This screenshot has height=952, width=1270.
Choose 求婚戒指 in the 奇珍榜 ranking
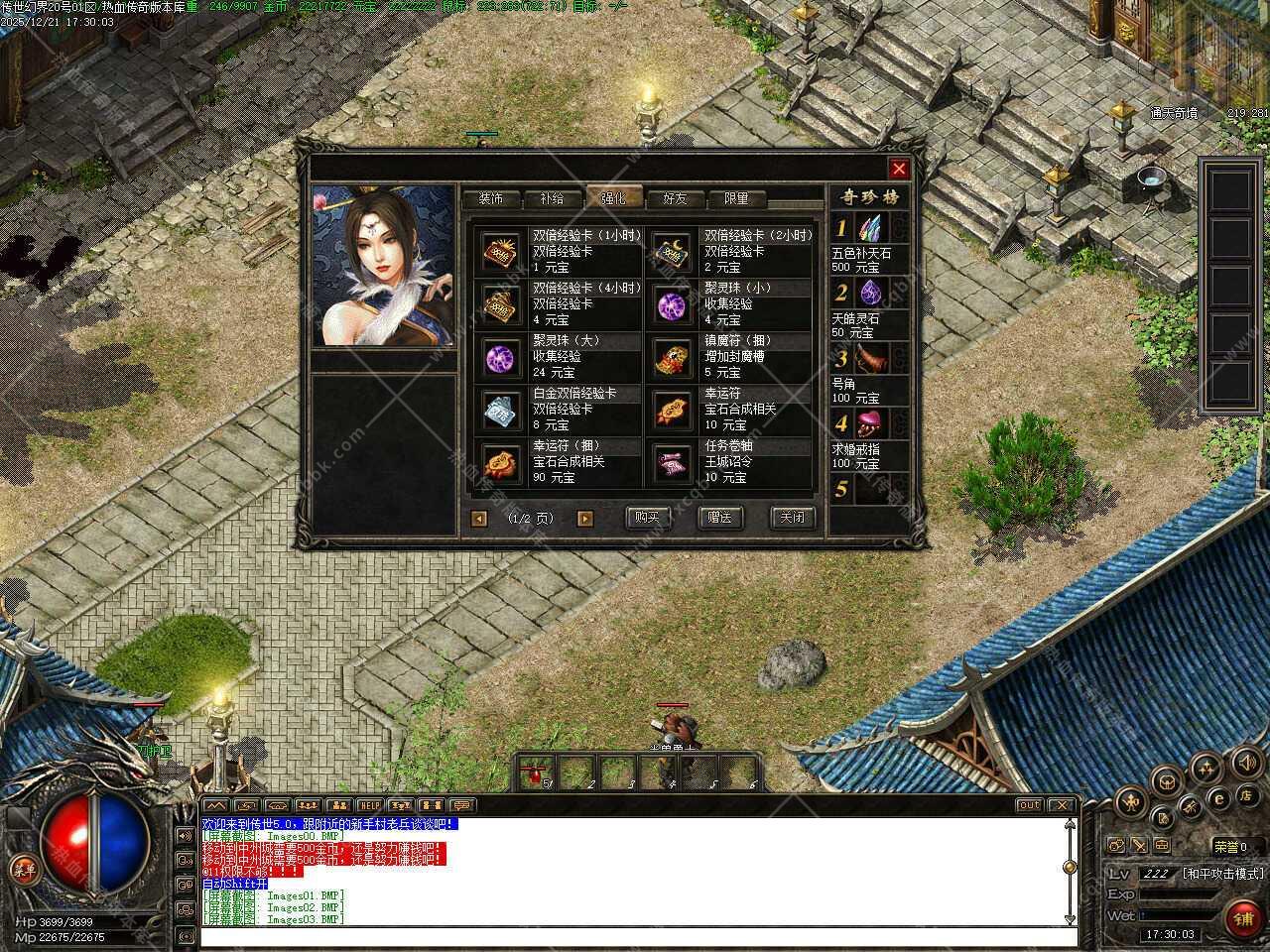point(870,424)
